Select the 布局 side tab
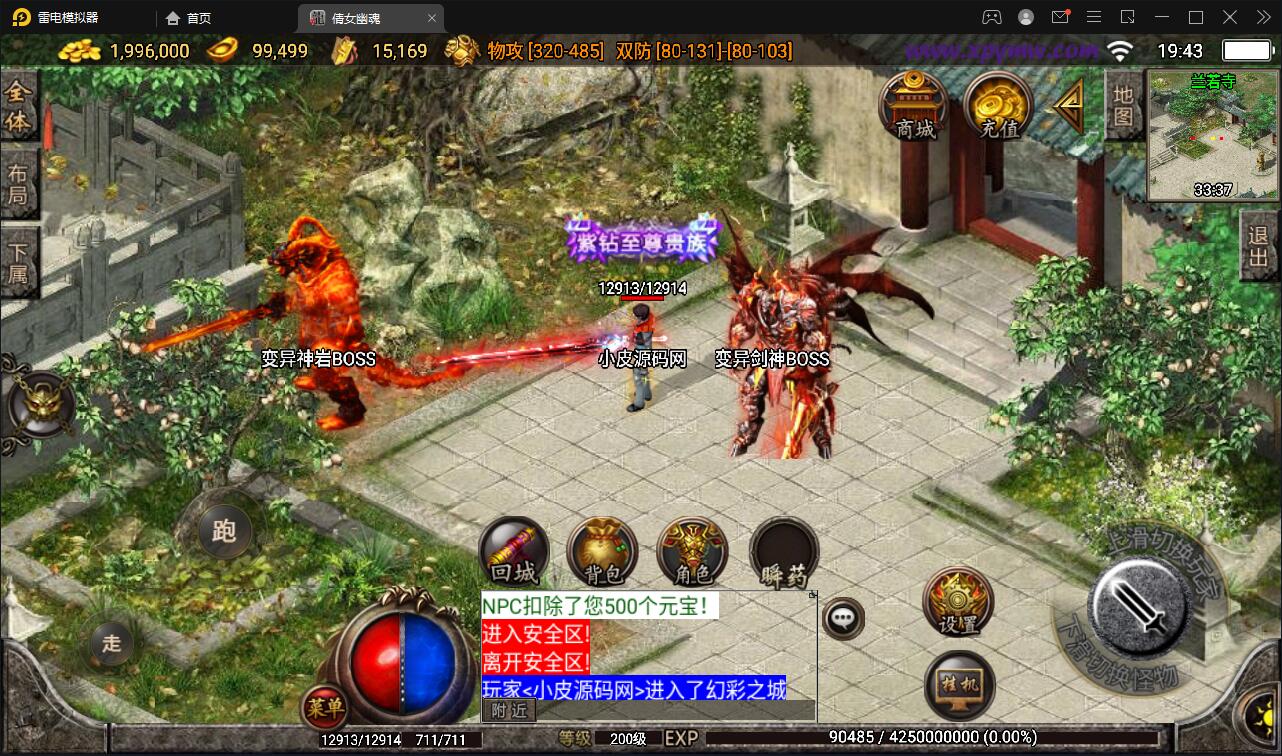The width and height of the screenshot is (1282, 756). 19,183
